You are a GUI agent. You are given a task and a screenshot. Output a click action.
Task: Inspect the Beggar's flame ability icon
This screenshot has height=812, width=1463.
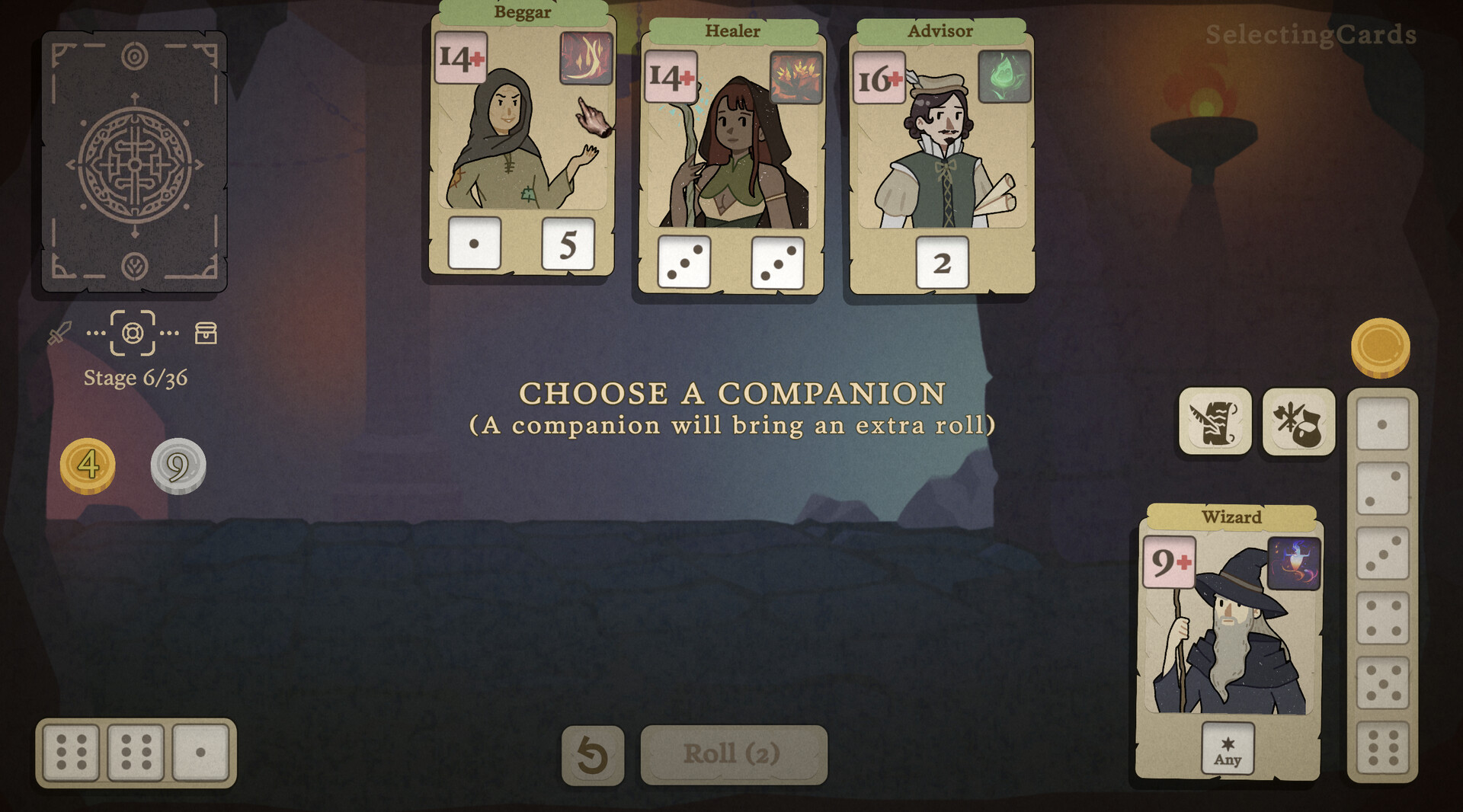click(x=587, y=58)
